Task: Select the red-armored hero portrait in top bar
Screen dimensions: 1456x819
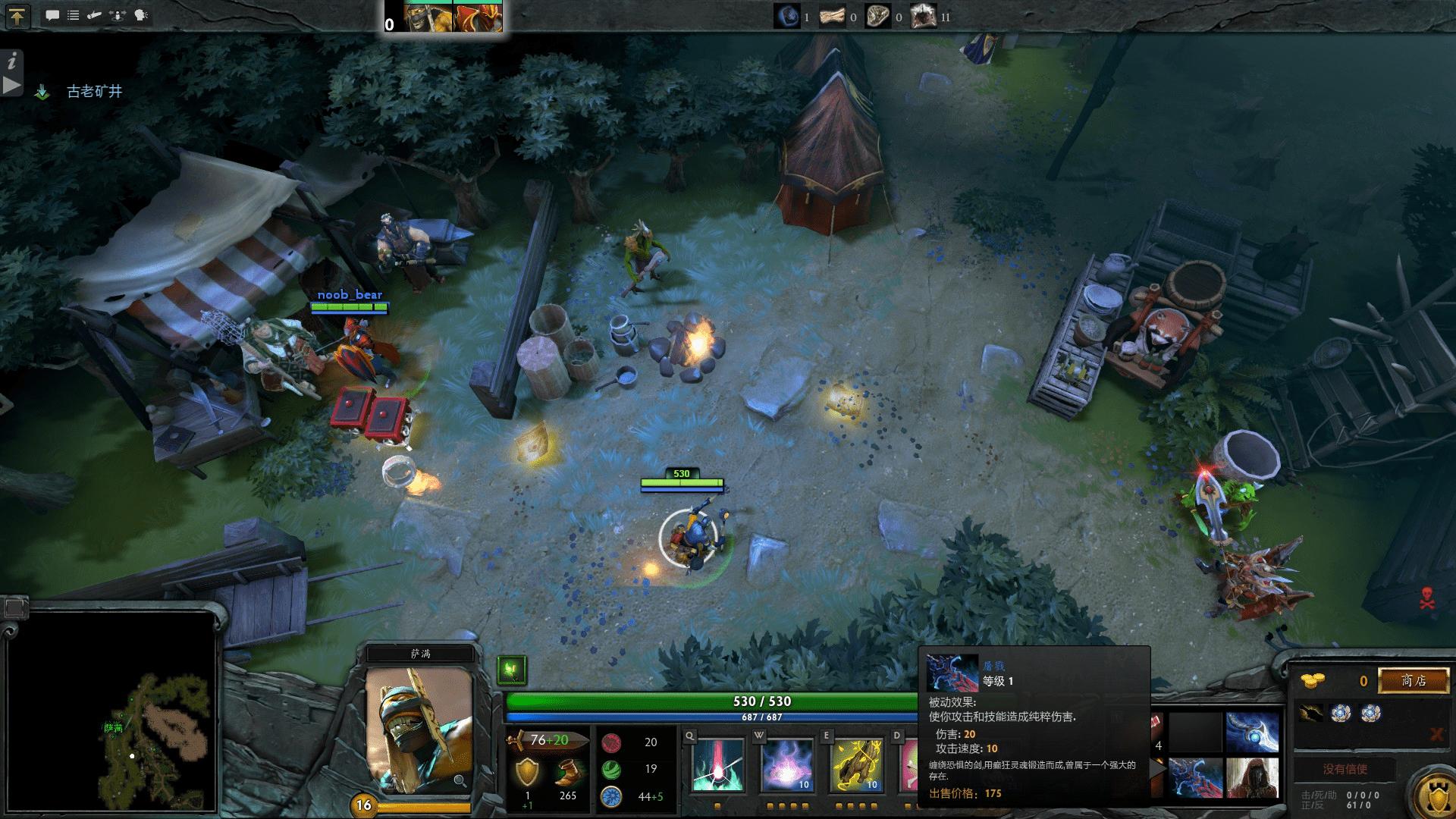Action: click(477, 17)
